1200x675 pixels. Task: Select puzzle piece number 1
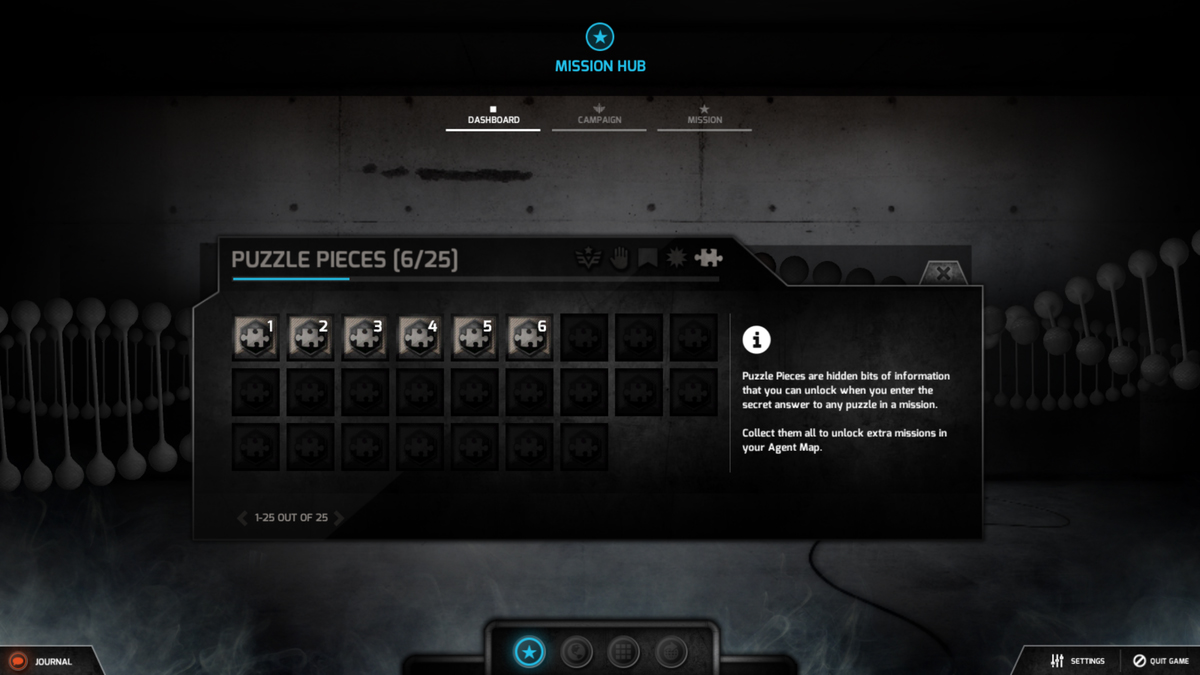[255, 338]
